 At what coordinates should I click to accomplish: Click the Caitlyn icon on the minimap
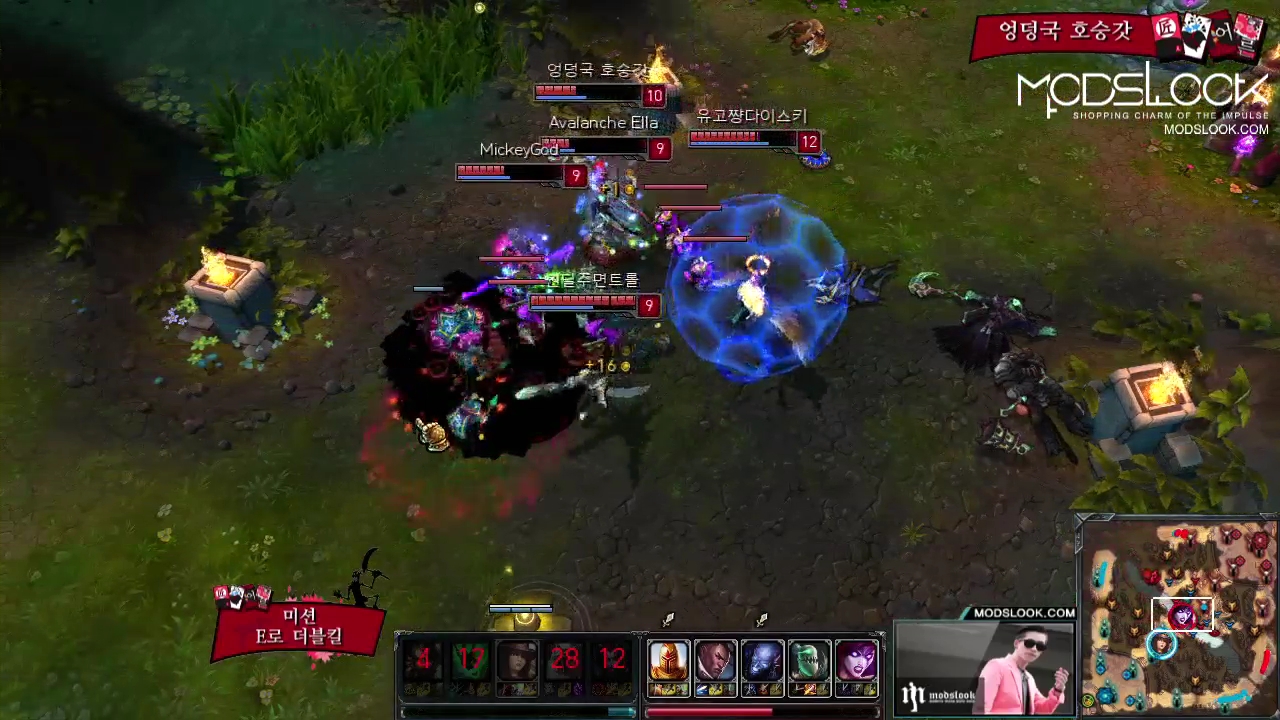pos(1161,645)
